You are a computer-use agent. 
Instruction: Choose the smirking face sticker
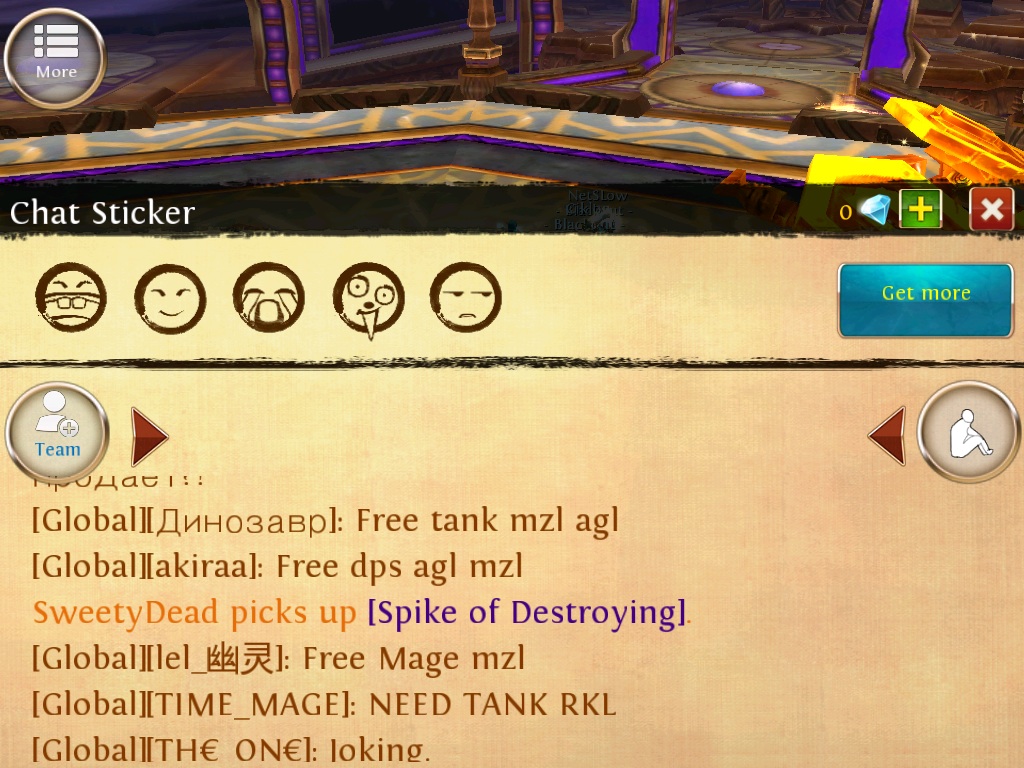click(169, 298)
